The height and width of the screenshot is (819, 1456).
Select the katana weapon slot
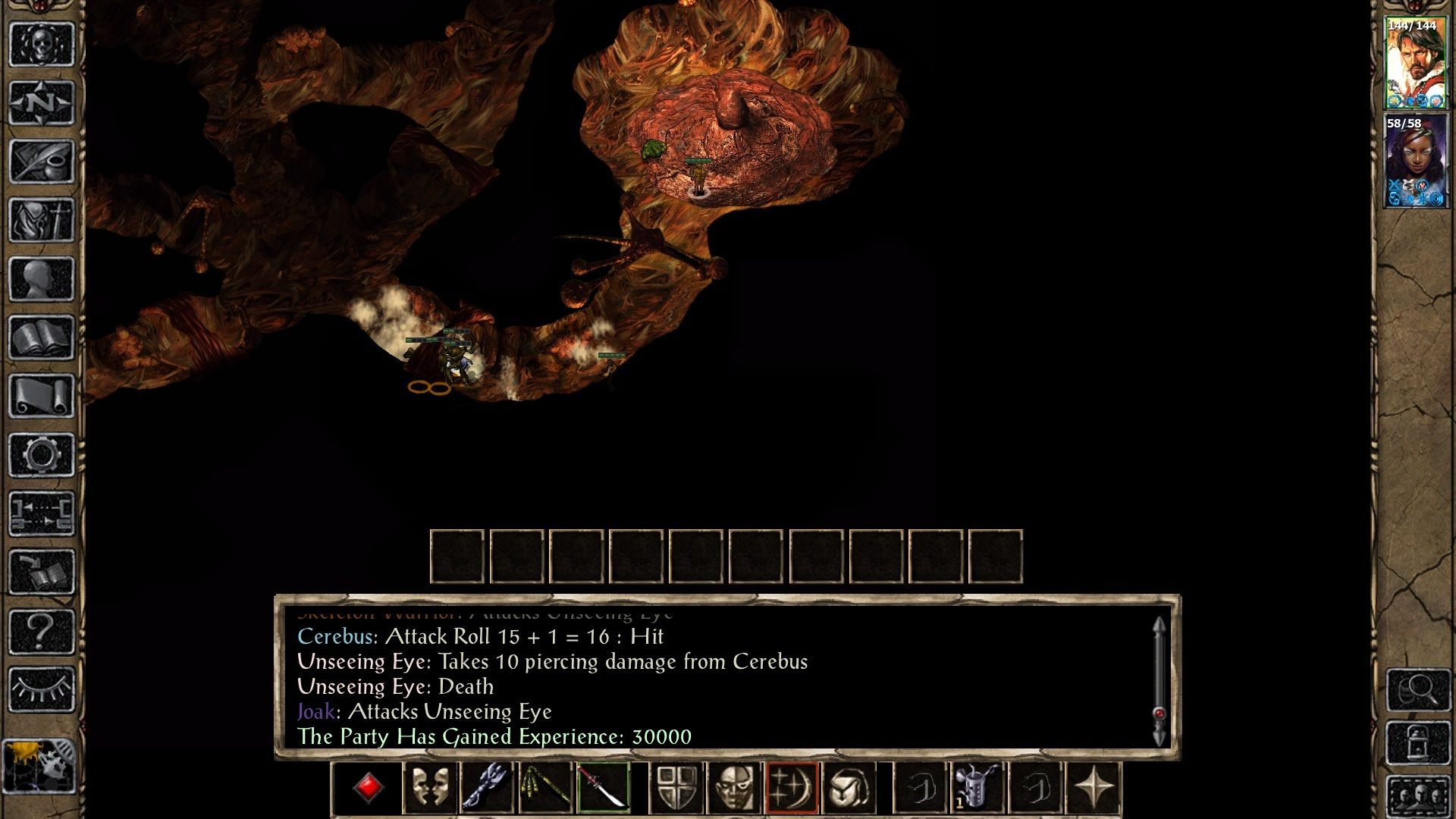coord(603,788)
